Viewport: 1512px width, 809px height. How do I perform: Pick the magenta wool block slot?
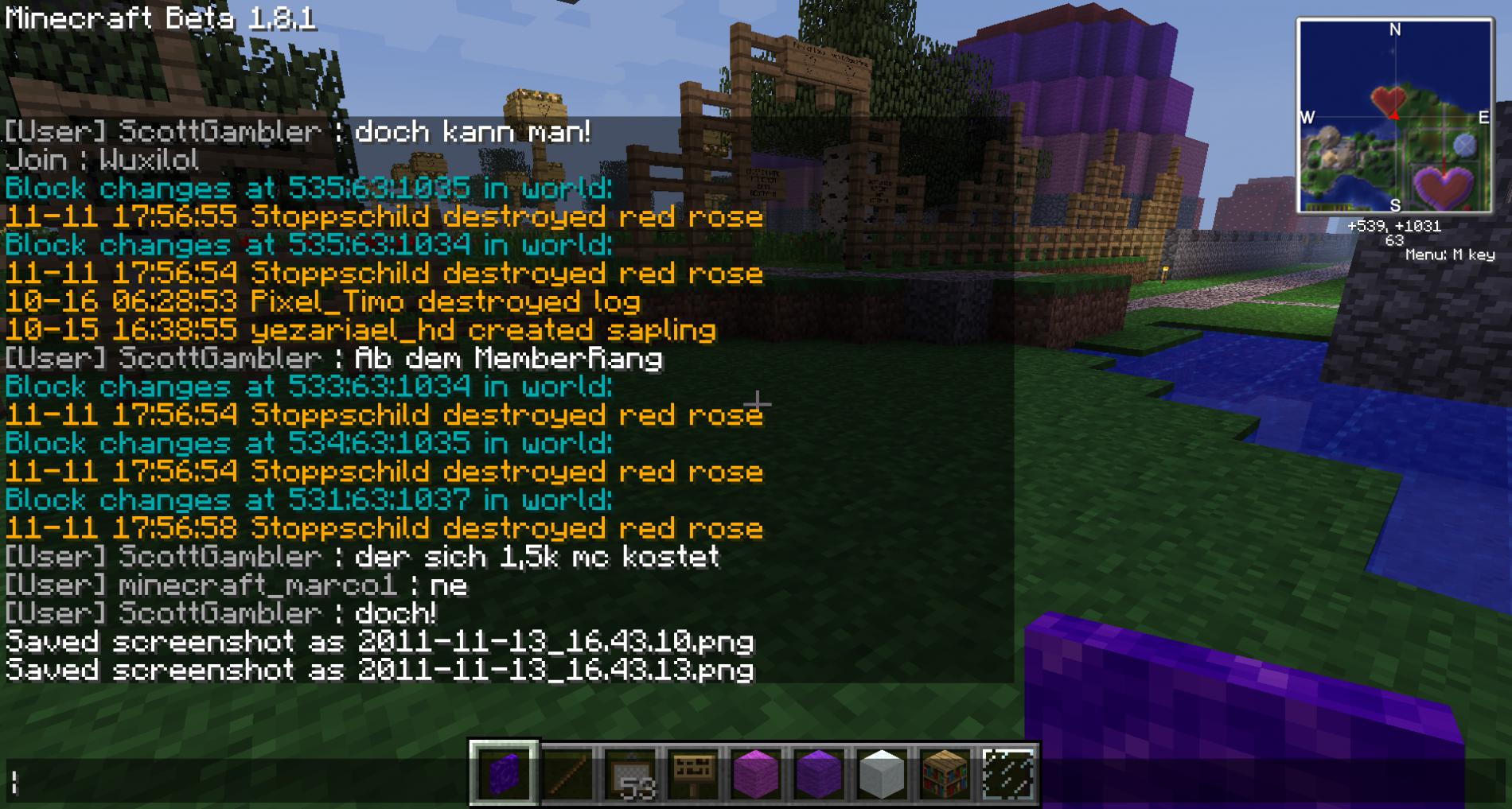(x=756, y=773)
